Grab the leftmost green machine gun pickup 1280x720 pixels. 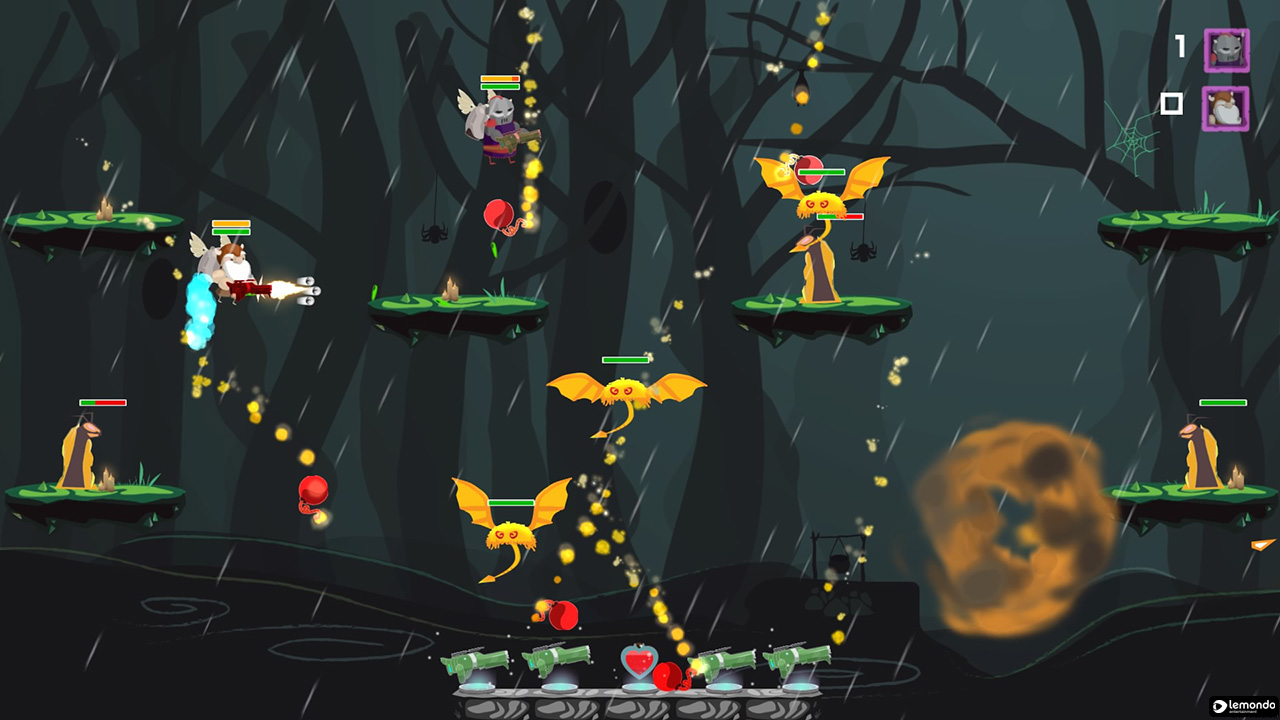coord(475,663)
